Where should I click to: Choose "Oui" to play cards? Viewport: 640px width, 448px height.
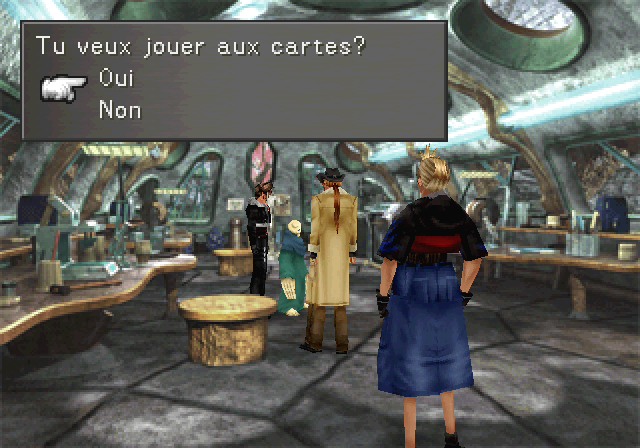(x=116, y=79)
